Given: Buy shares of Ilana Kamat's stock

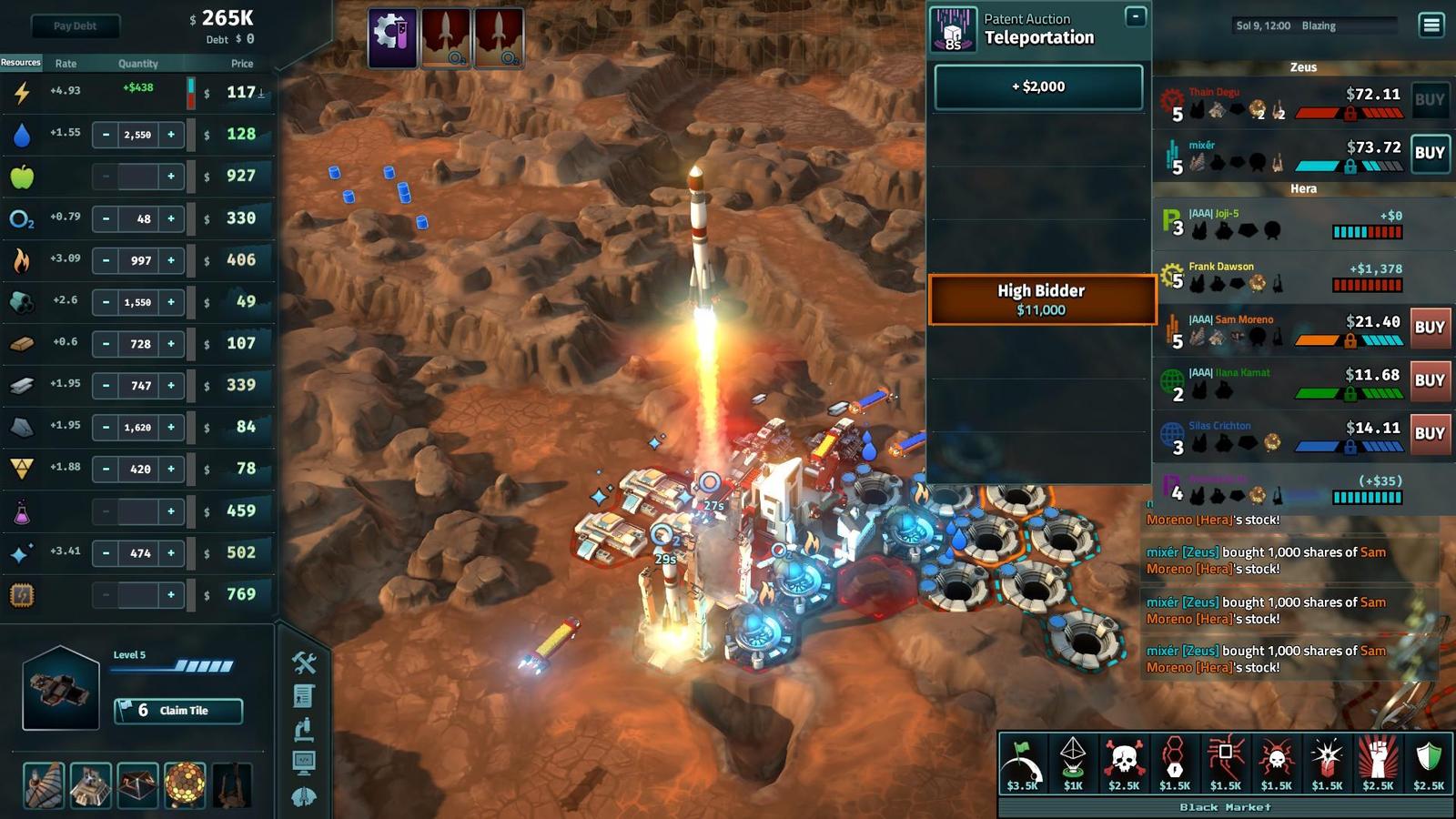Looking at the screenshot, I should (1429, 380).
